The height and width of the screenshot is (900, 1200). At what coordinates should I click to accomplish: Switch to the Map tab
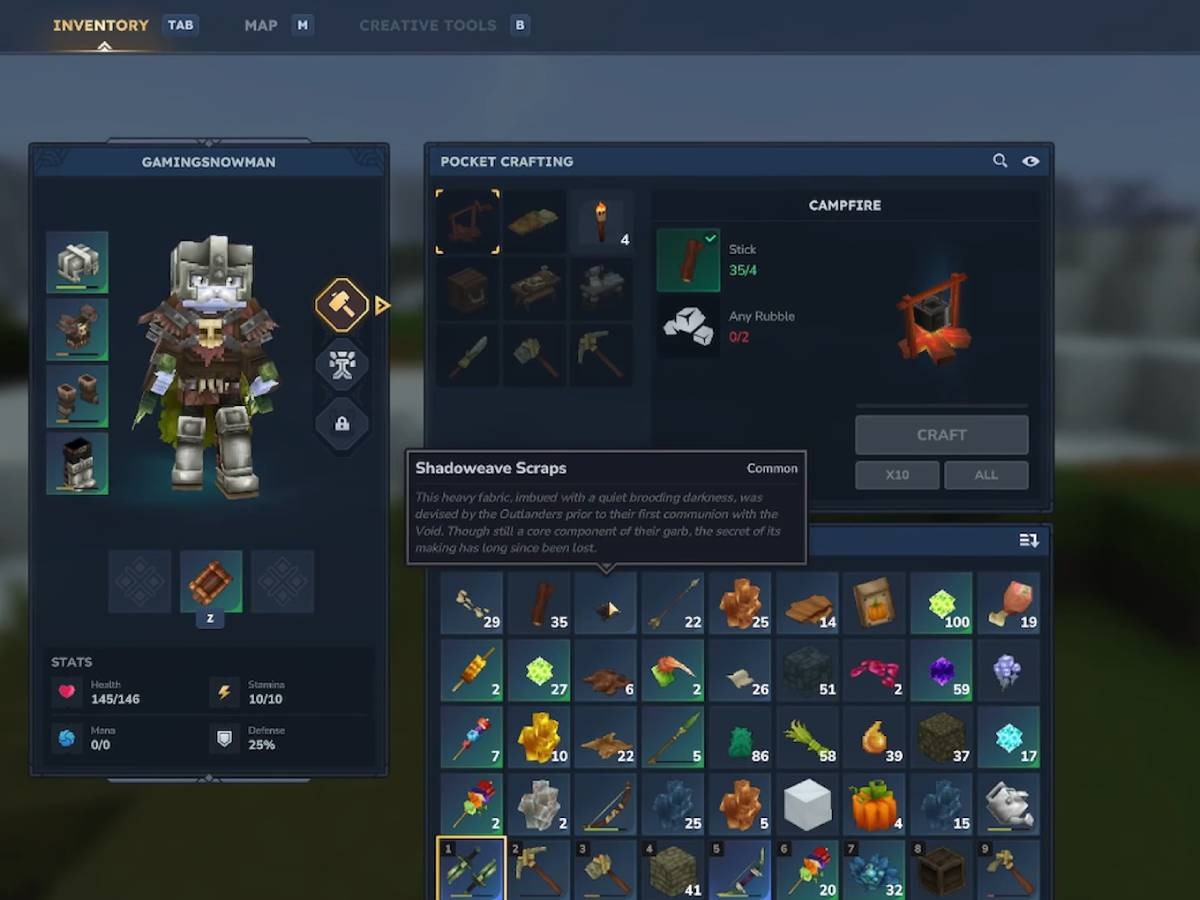coord(261,25)
